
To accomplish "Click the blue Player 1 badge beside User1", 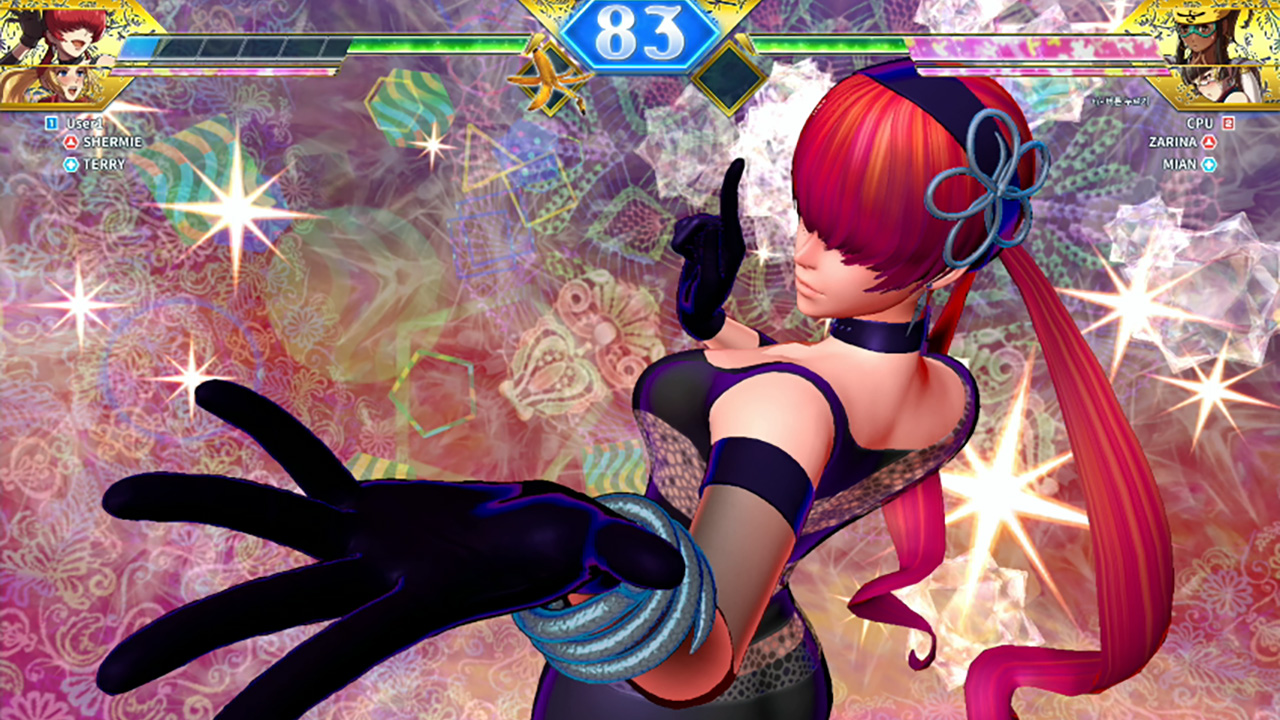I will click(51, 122).
